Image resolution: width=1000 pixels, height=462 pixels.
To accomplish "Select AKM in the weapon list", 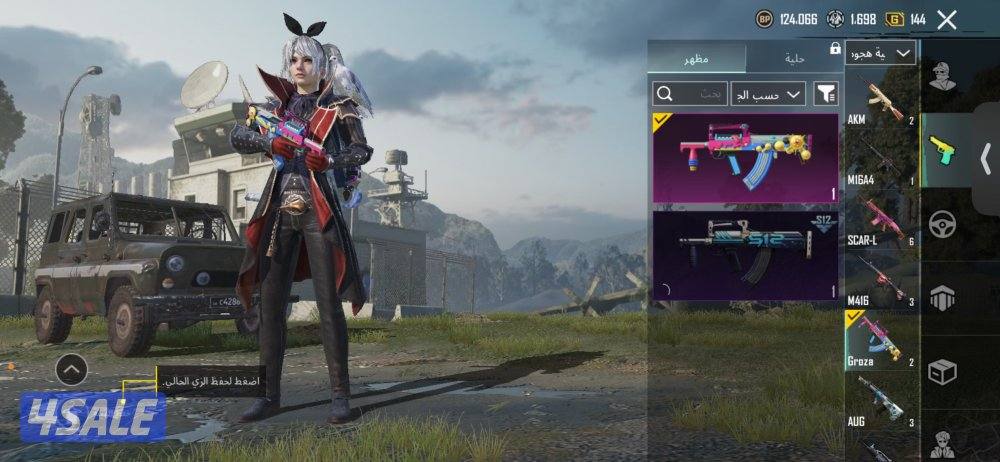I will pos(881,101).
